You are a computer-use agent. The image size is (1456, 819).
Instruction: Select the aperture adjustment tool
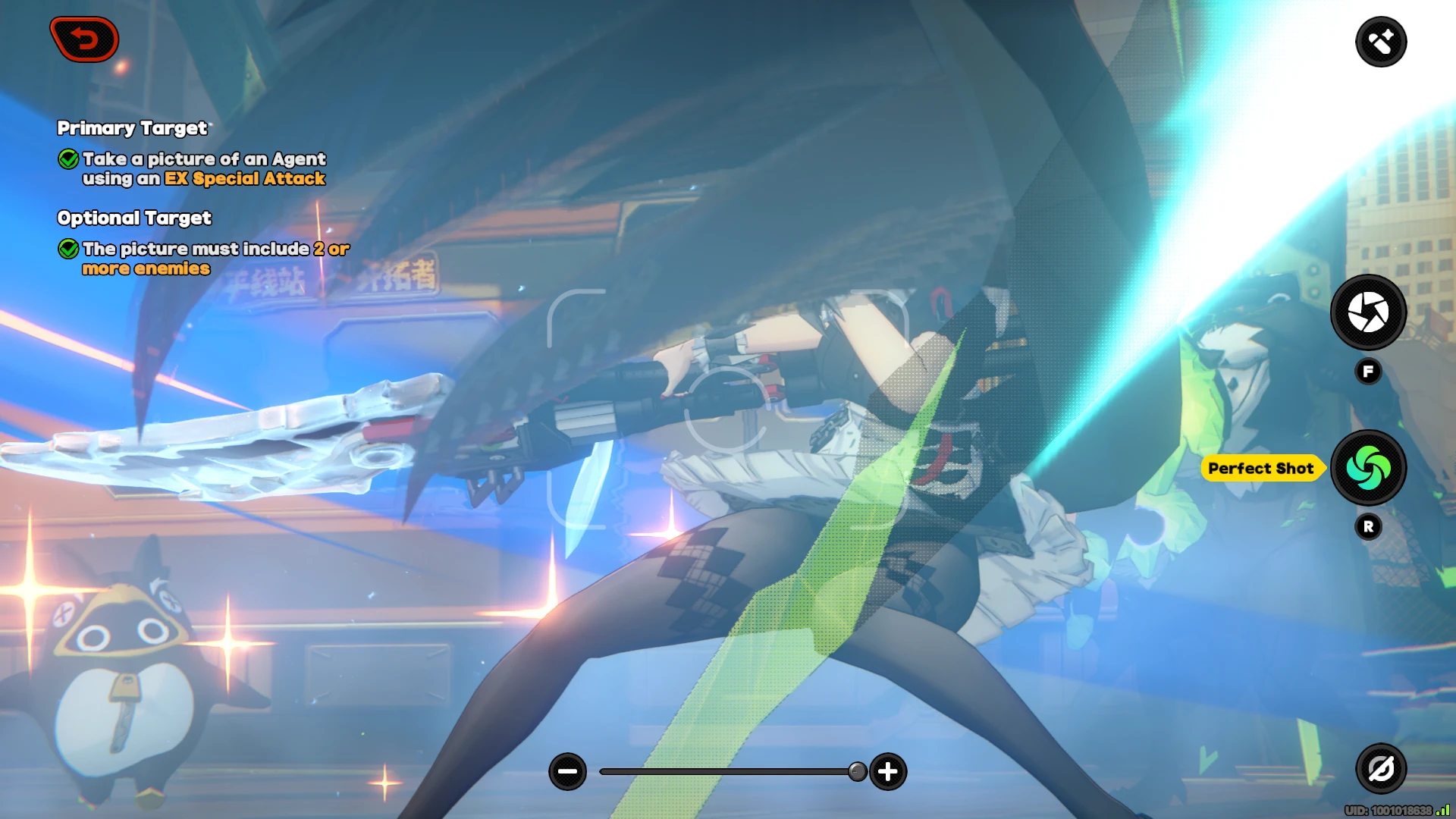1368,313
